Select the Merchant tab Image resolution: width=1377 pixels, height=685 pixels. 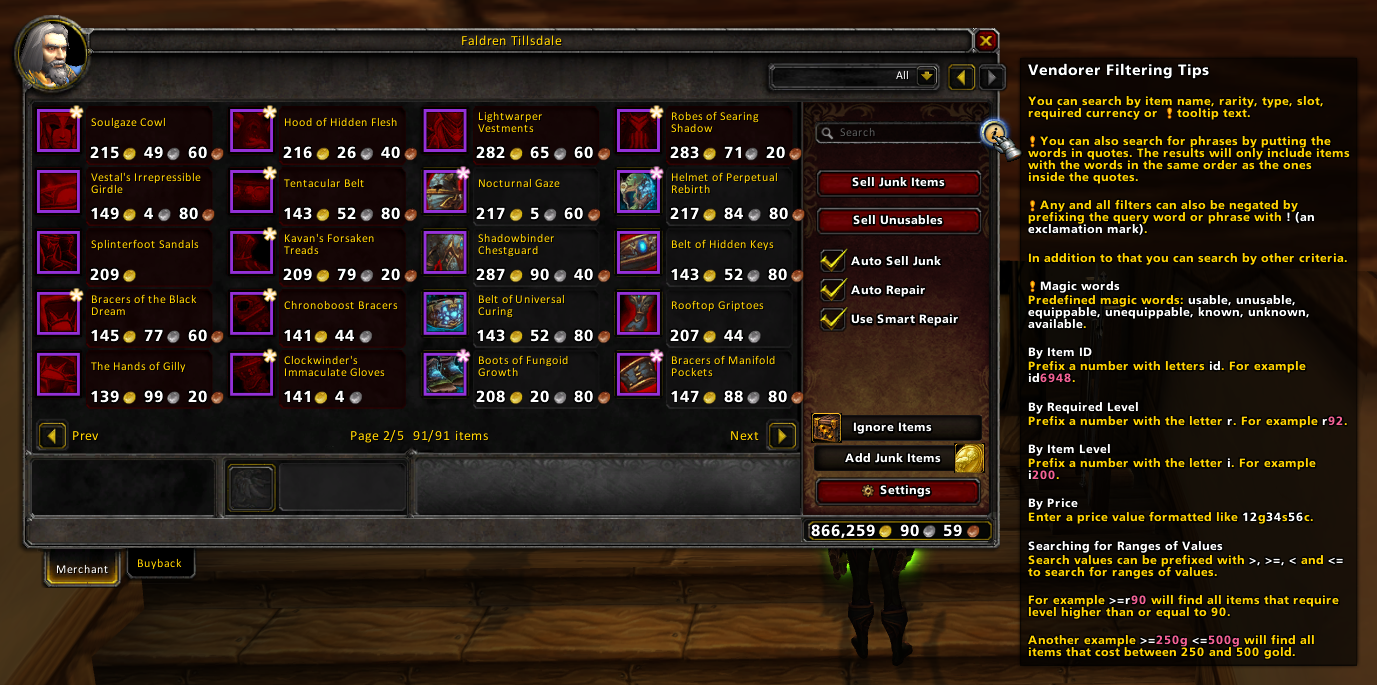pos(81,569)
